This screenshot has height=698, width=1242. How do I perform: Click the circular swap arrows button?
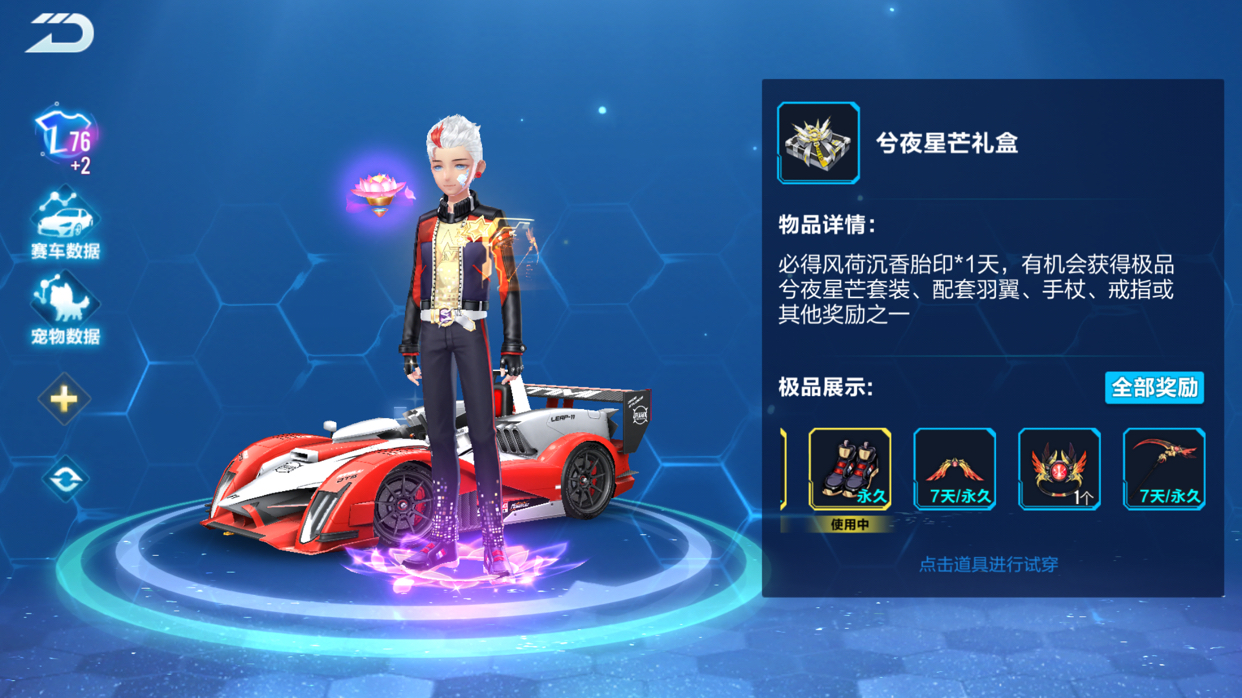64,479
